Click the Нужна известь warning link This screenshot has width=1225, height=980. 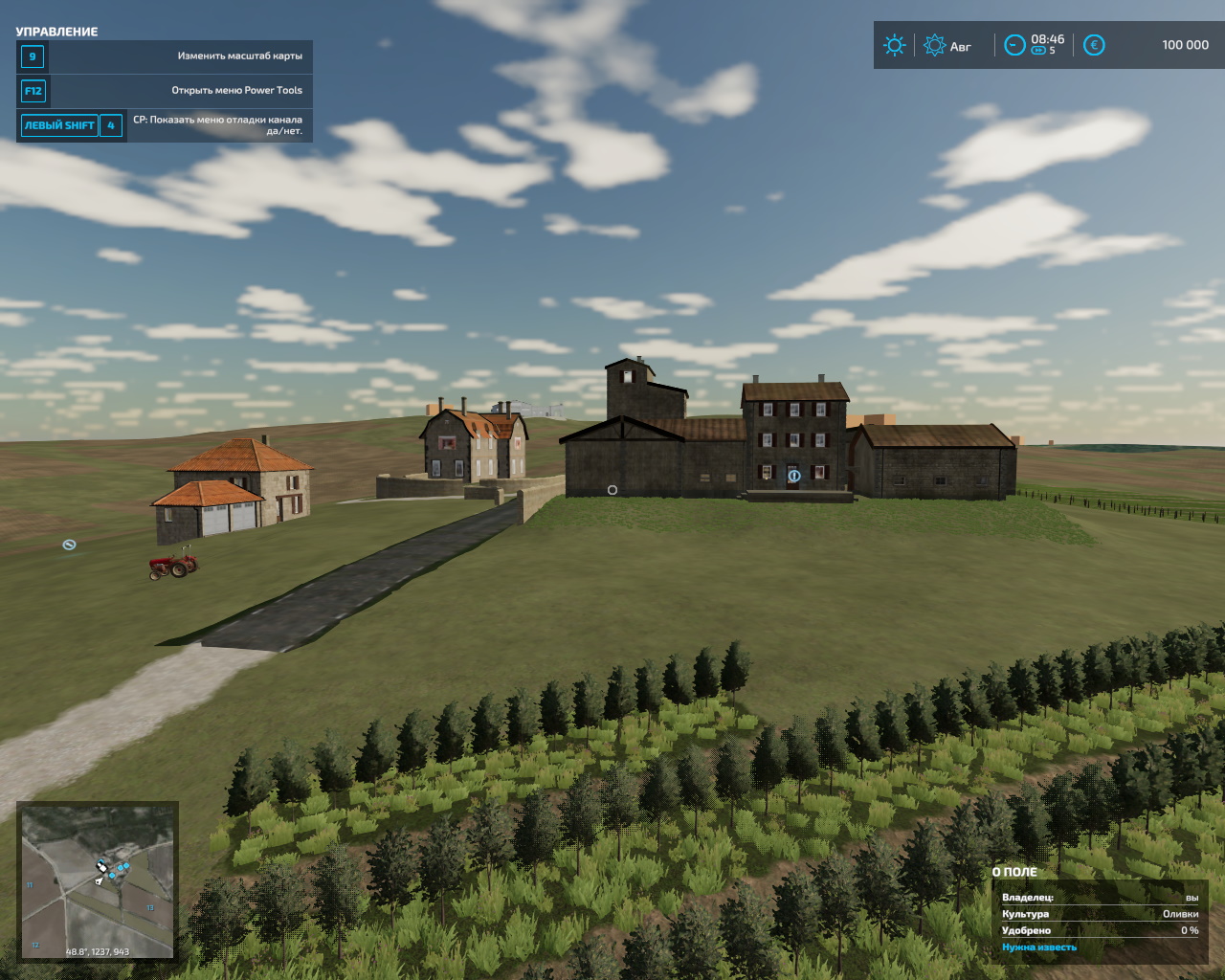(1039, 946)
